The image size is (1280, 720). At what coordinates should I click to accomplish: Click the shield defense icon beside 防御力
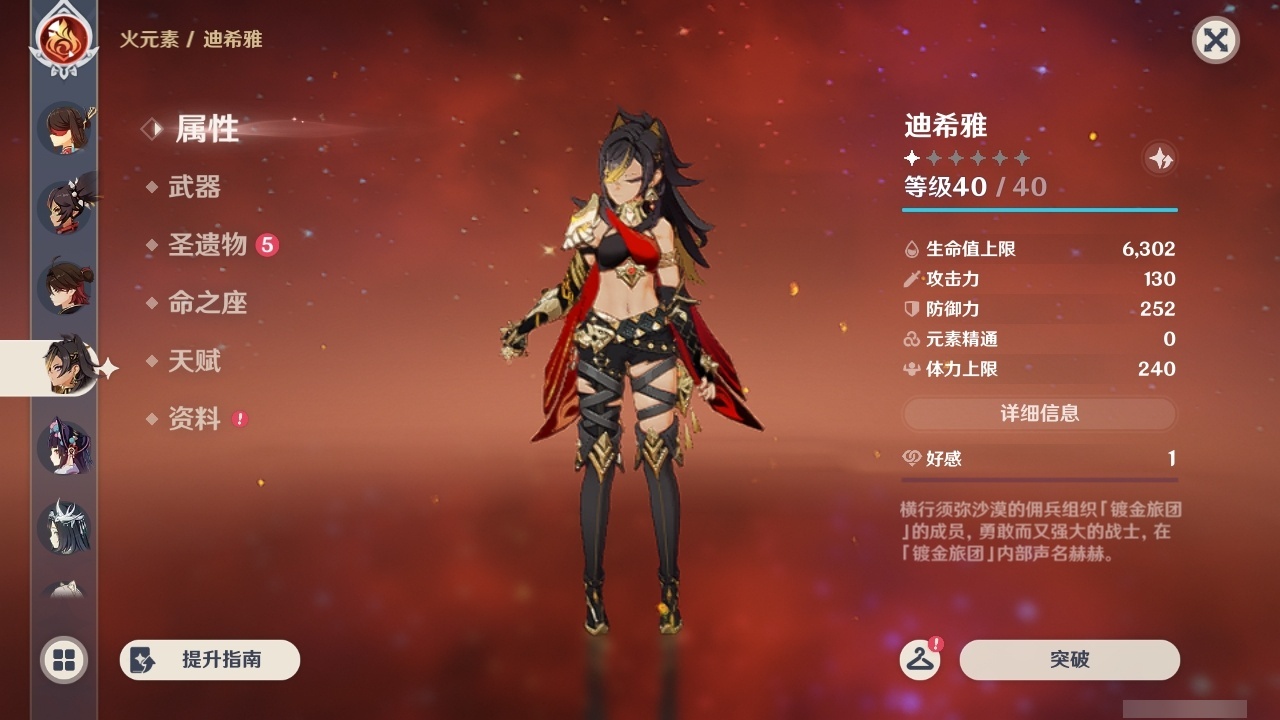click(x=911, y=309)
